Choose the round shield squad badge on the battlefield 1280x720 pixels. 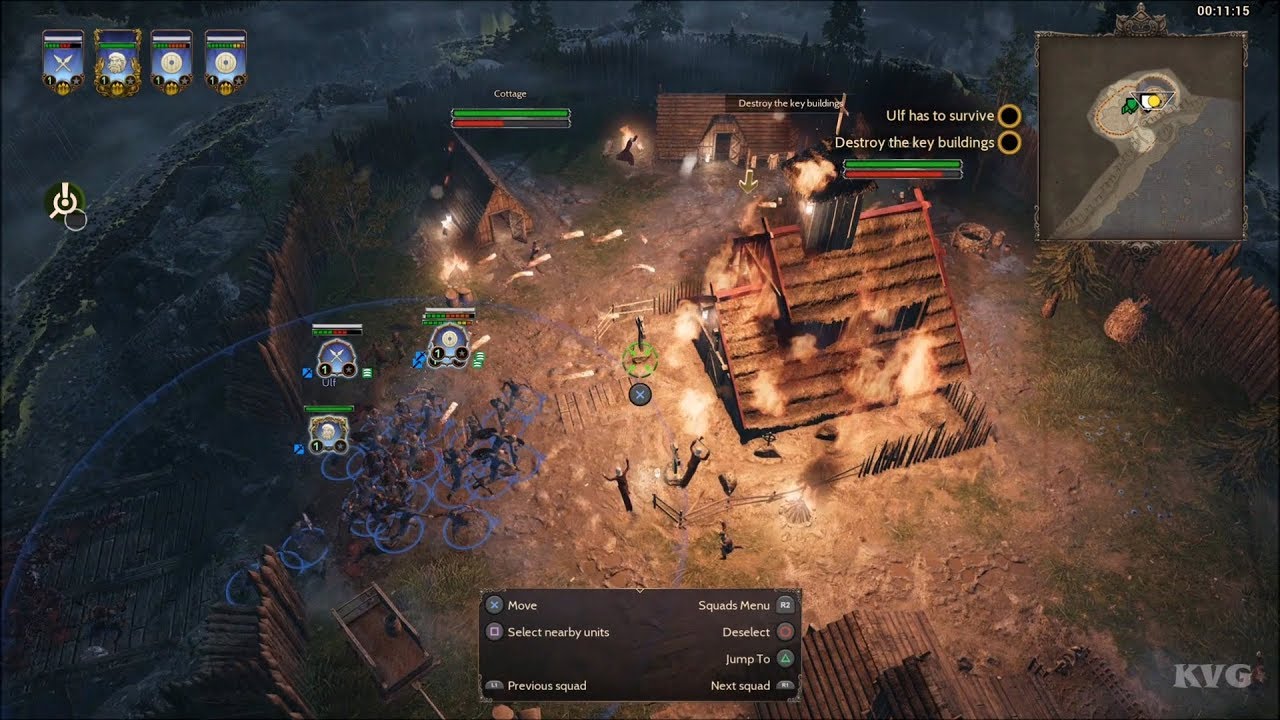(447, 345)
